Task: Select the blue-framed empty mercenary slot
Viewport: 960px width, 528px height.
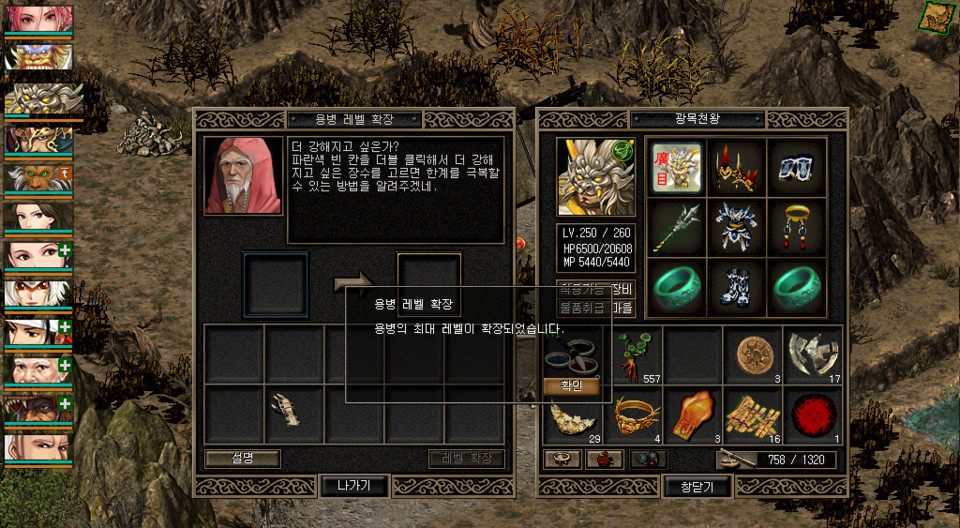Action: pos(275,284)
